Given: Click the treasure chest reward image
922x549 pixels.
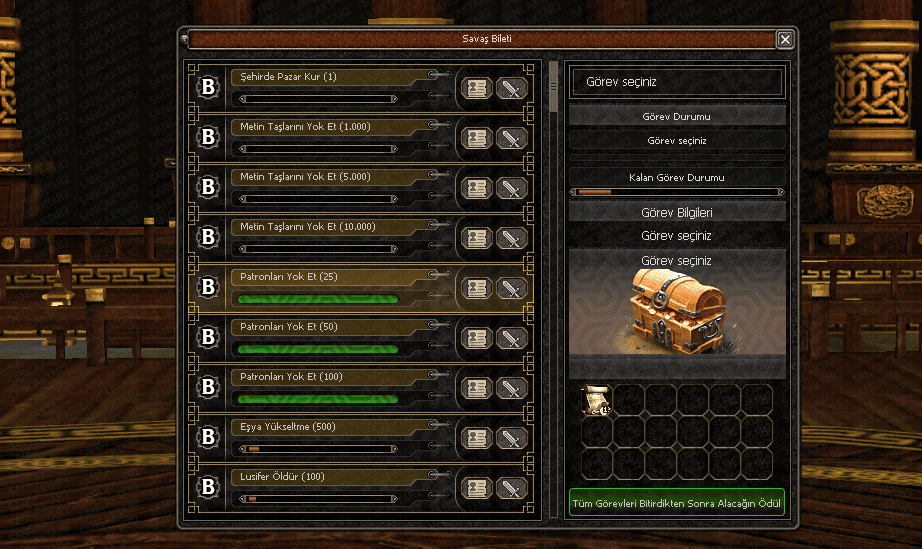Looking at the screenshot, I should 677,310.
